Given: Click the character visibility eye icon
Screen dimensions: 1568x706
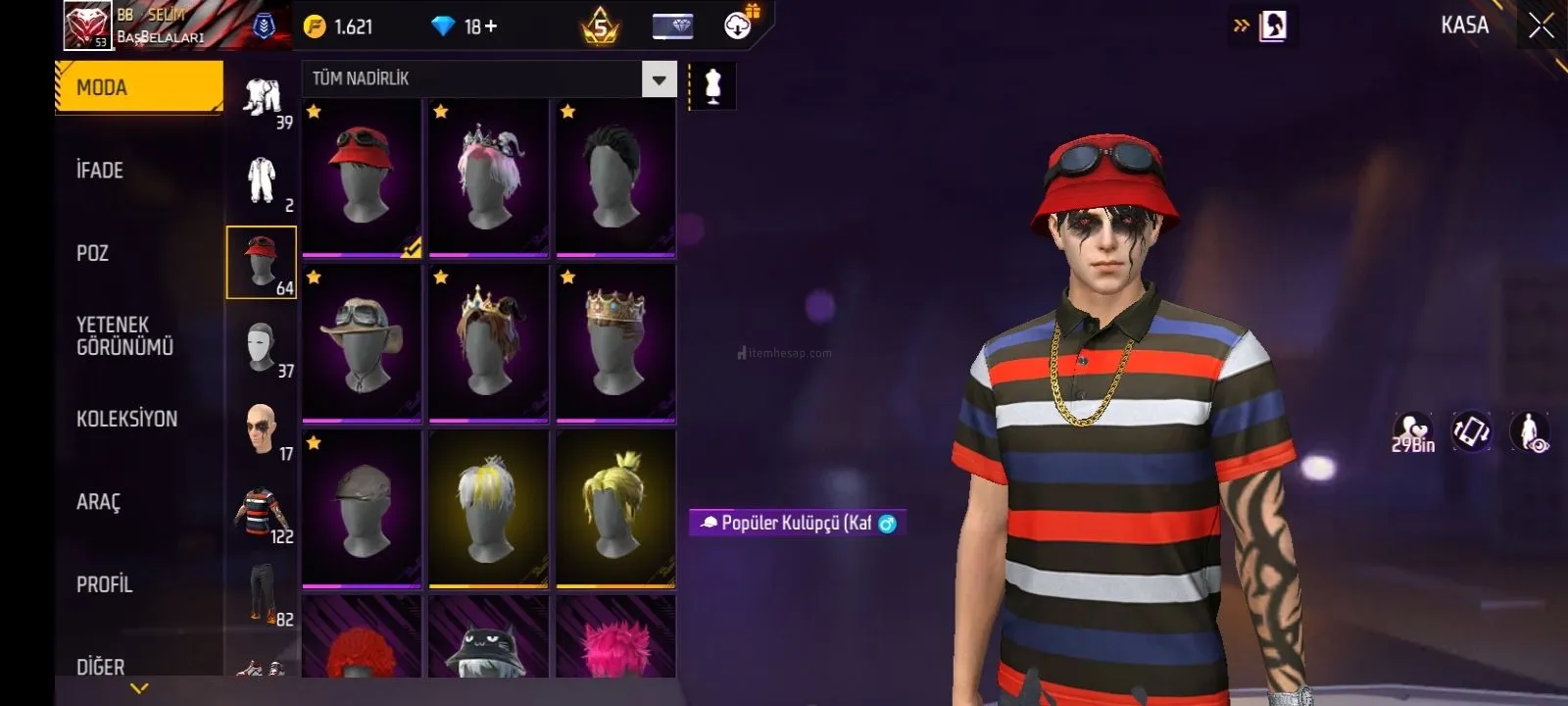Looking at the screenshot, I should coord(1530,432).
